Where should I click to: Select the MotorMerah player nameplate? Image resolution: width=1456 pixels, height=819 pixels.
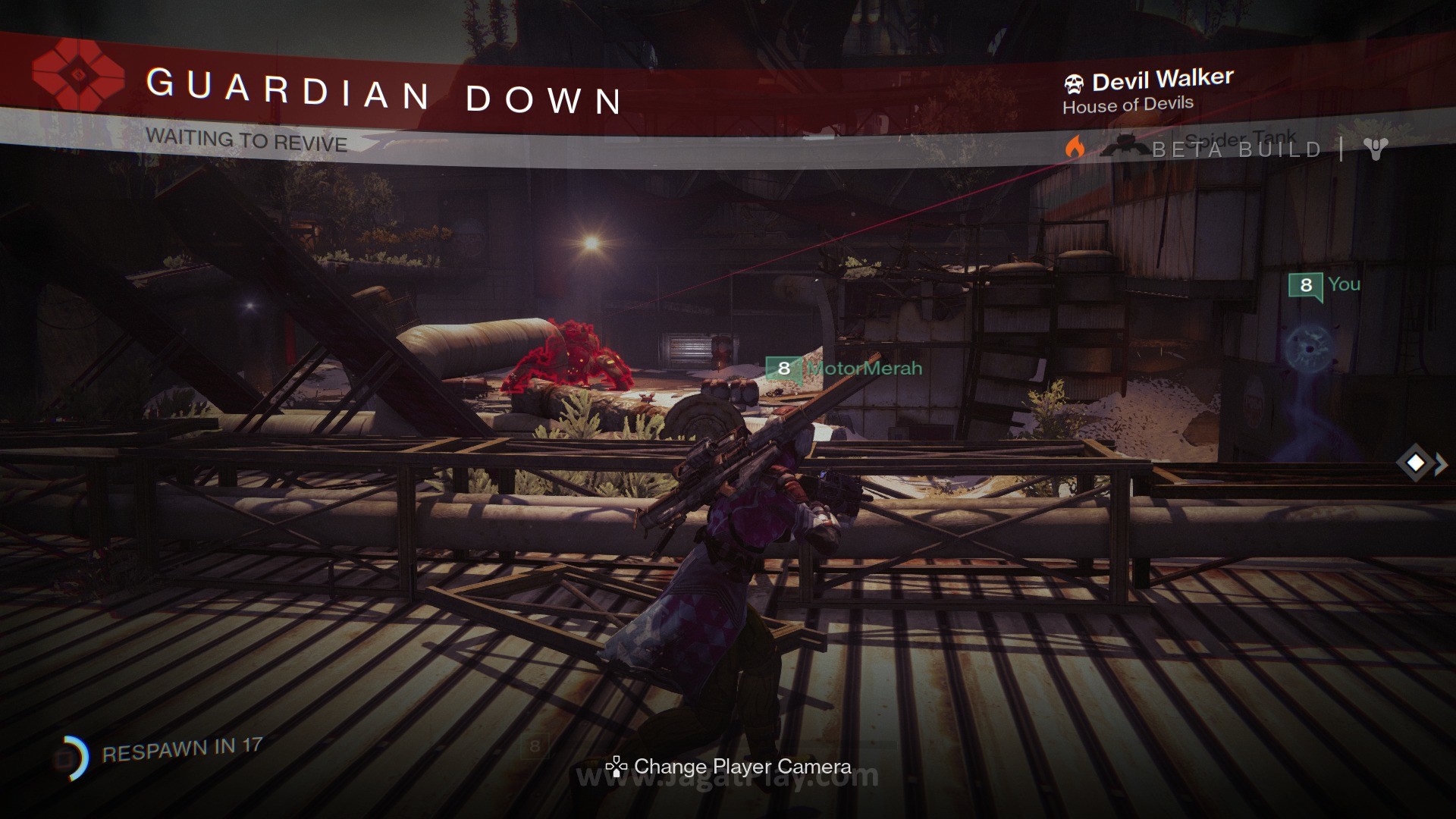845,369
